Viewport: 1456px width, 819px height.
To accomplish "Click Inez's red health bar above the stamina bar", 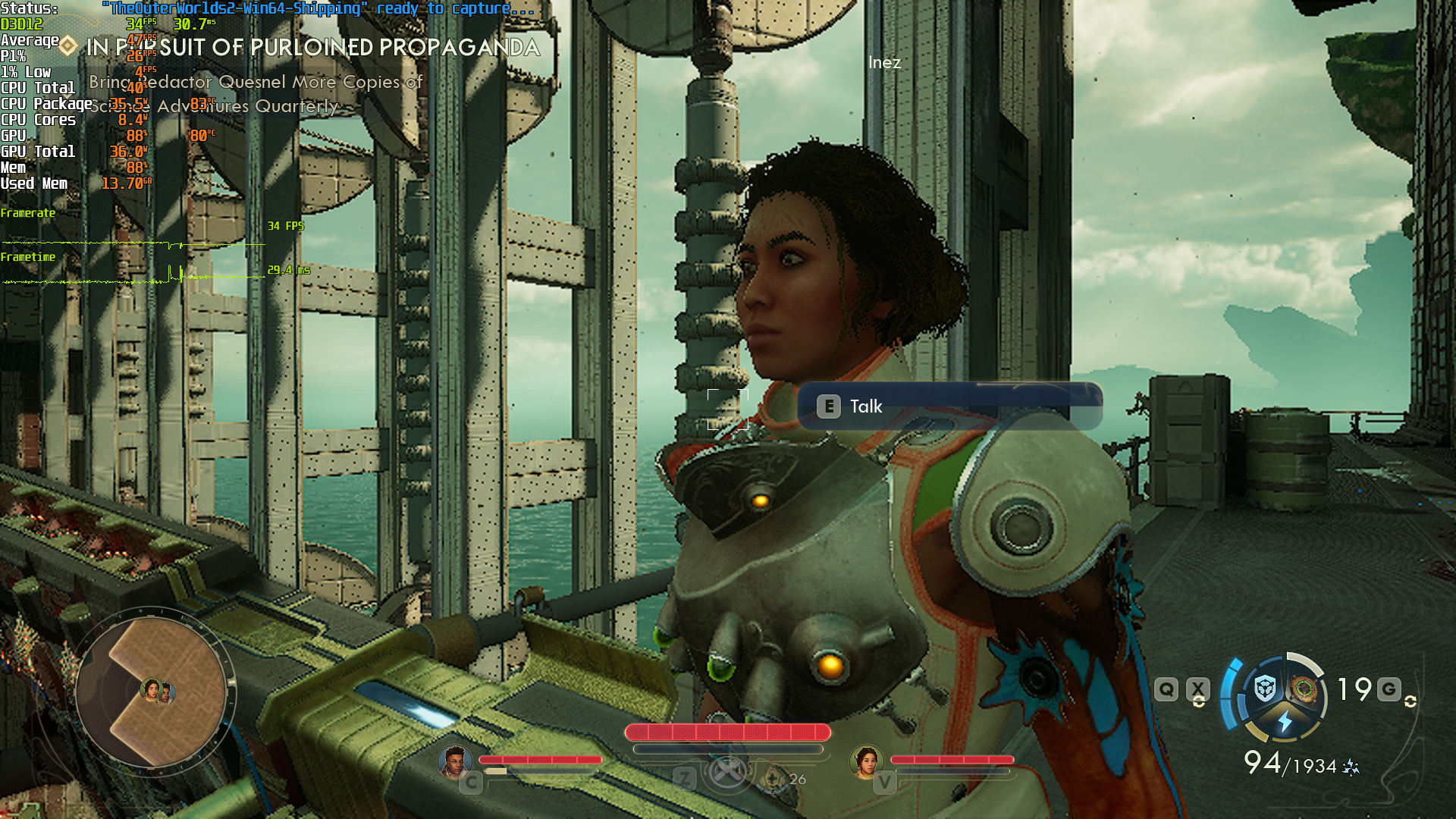I will click(728, 732).
